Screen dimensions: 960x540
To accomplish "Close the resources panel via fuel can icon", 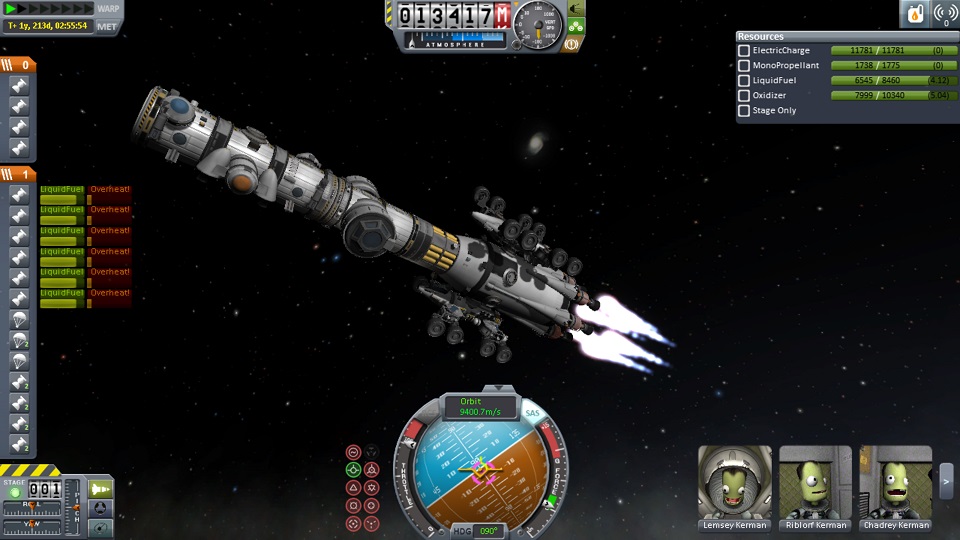I will coord(915,14).
